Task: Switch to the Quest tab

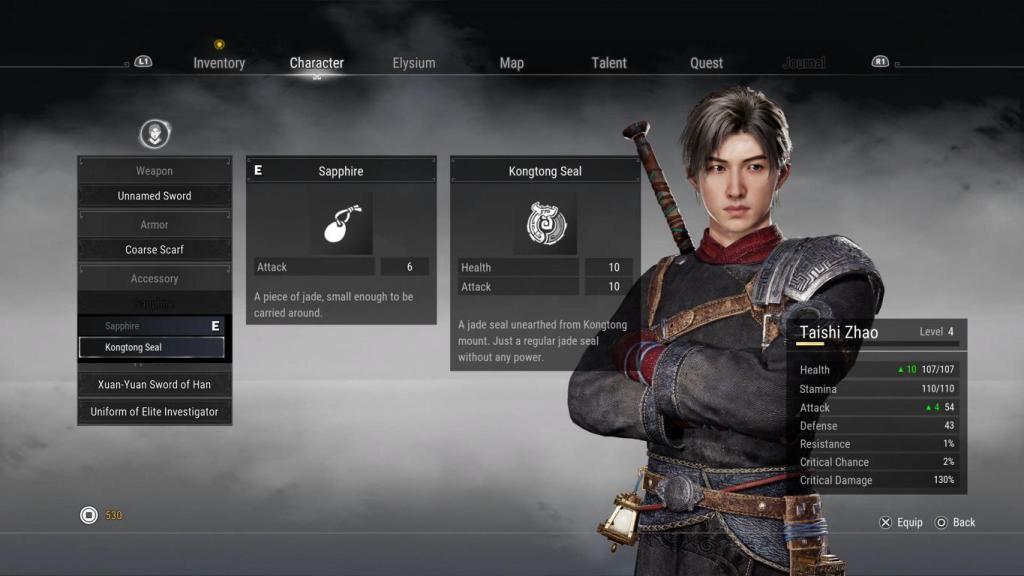Action: [706, 63]
